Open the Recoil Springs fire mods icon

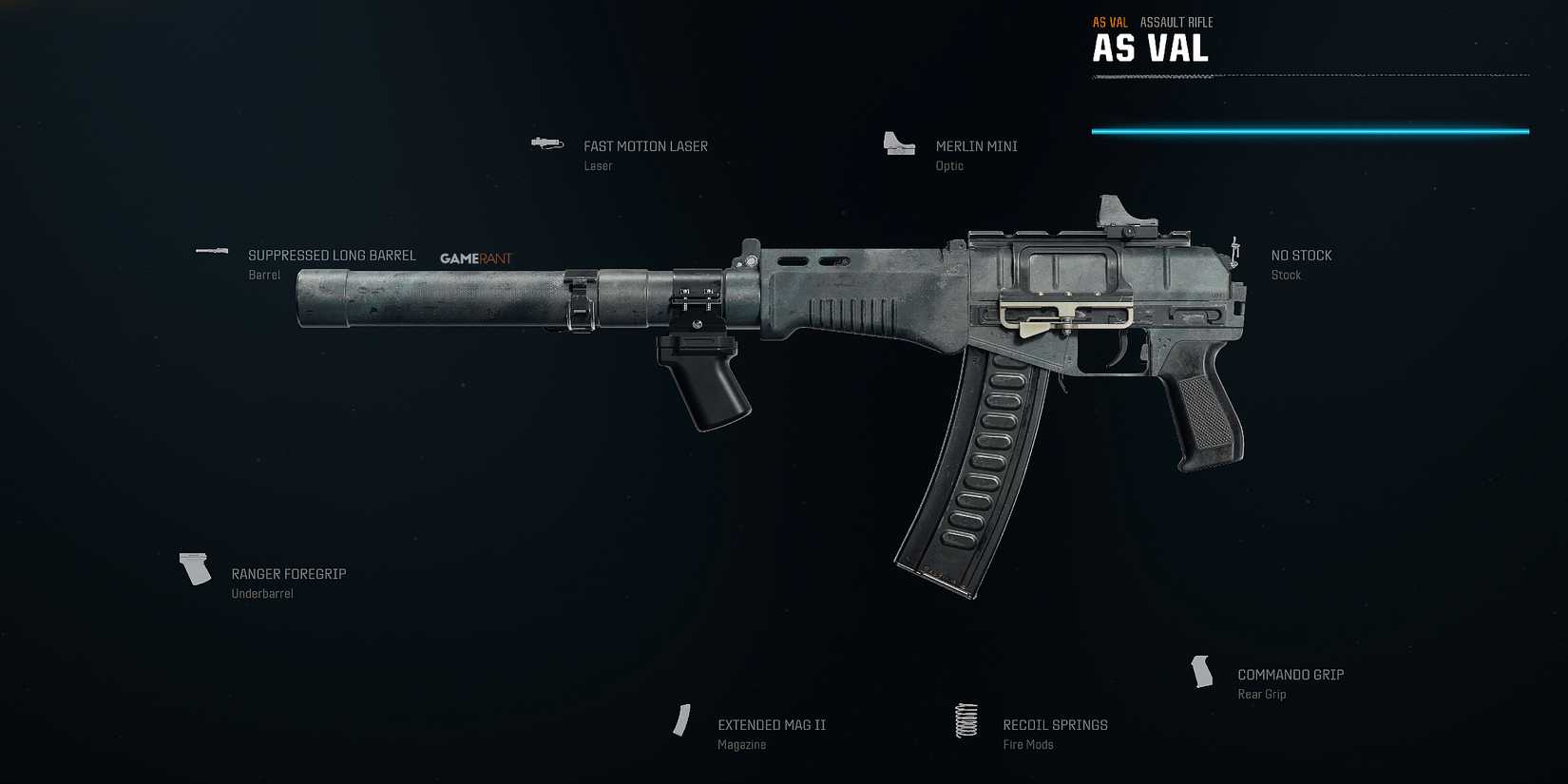pos(966,722)
